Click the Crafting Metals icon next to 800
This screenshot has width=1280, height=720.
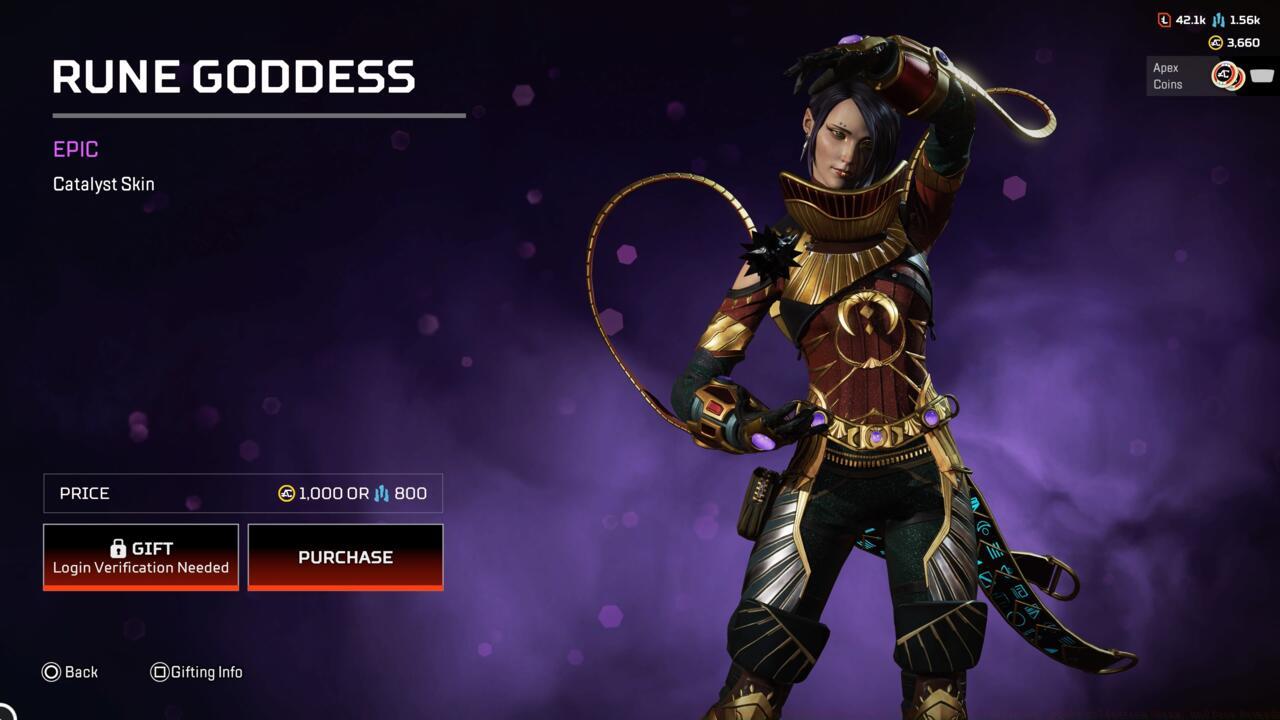pyautogui.click(x=382, y=493)
